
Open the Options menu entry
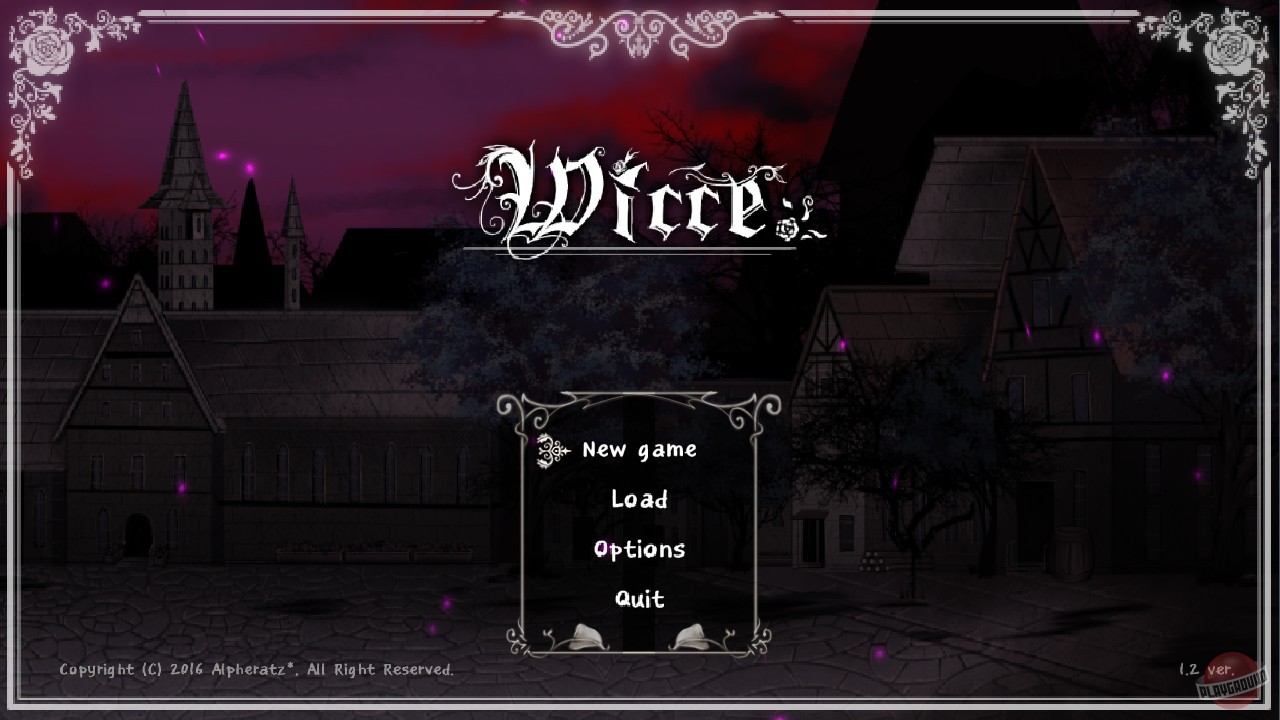[642, 549]
